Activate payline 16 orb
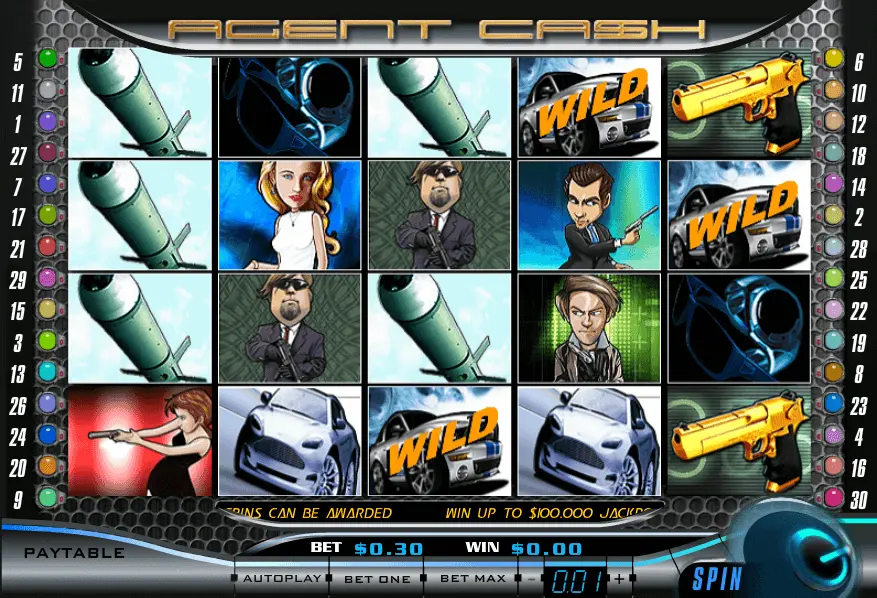The image size is (877, 598). click(832, 465)
